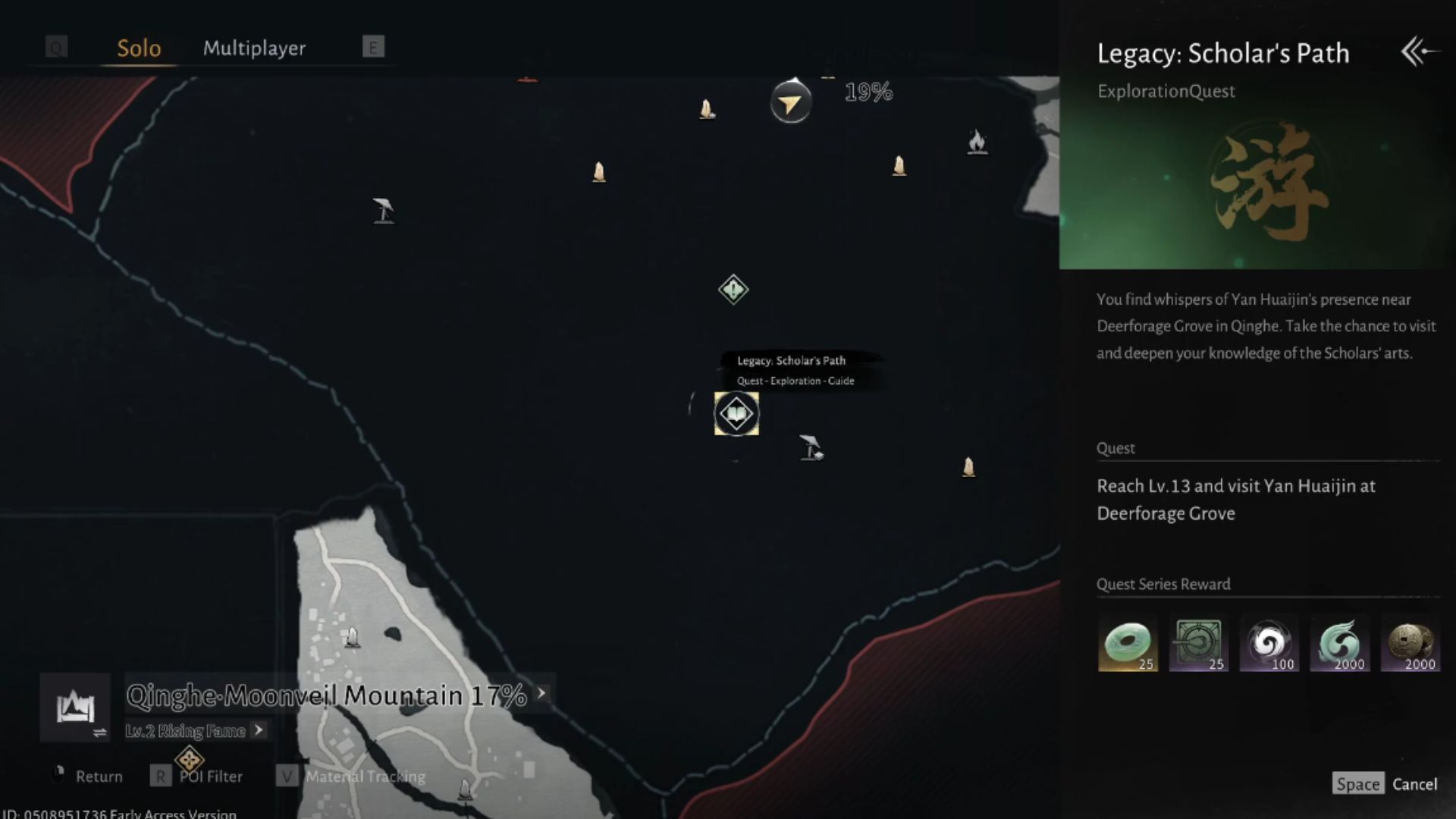The width and height of the screenshot is (1456, 819).
Task: Cancel the quest detail panel
Action: coord(1414,784)
